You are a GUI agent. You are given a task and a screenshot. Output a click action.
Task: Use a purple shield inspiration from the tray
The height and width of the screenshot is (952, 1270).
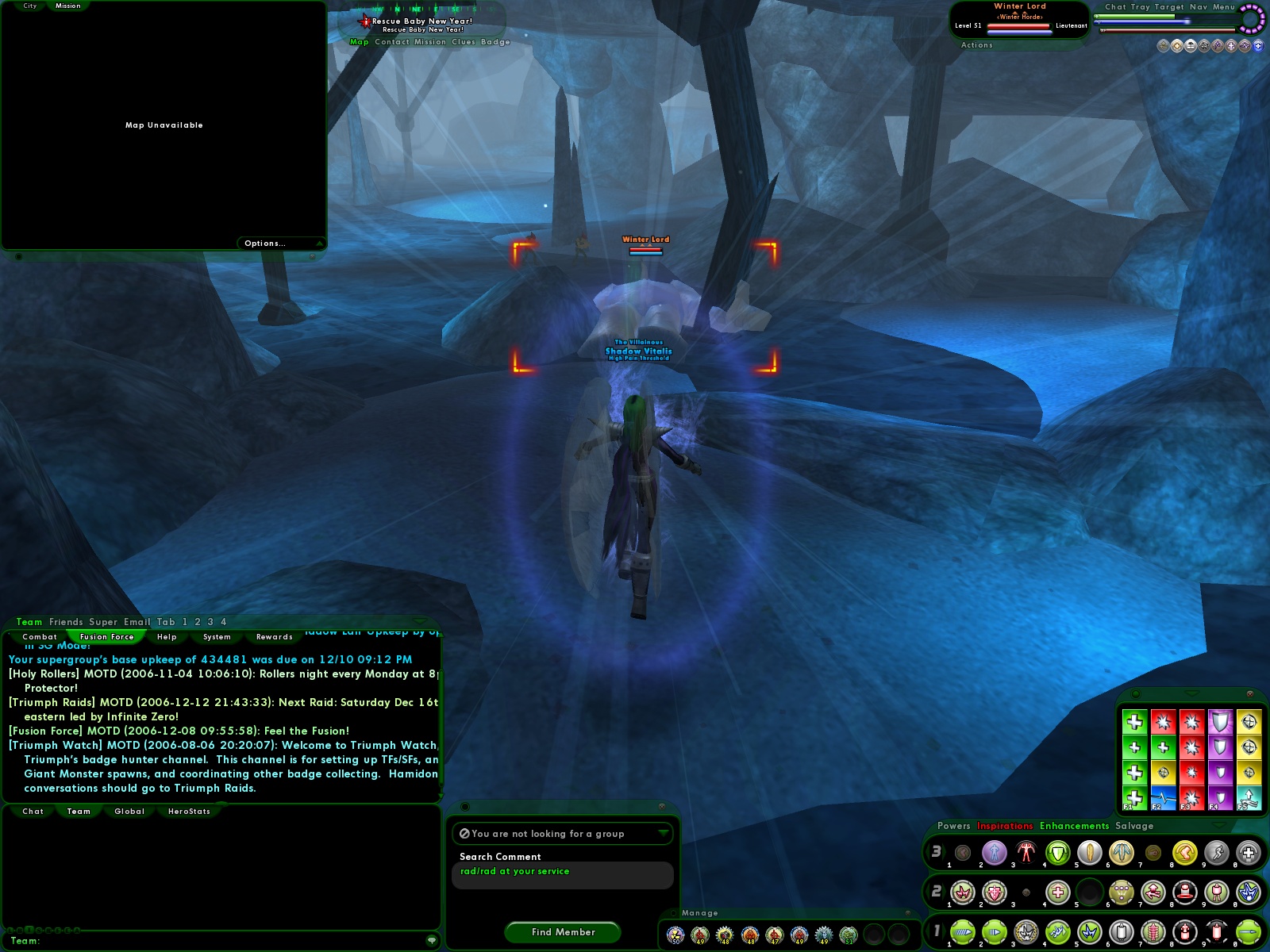click(1220, 721)
